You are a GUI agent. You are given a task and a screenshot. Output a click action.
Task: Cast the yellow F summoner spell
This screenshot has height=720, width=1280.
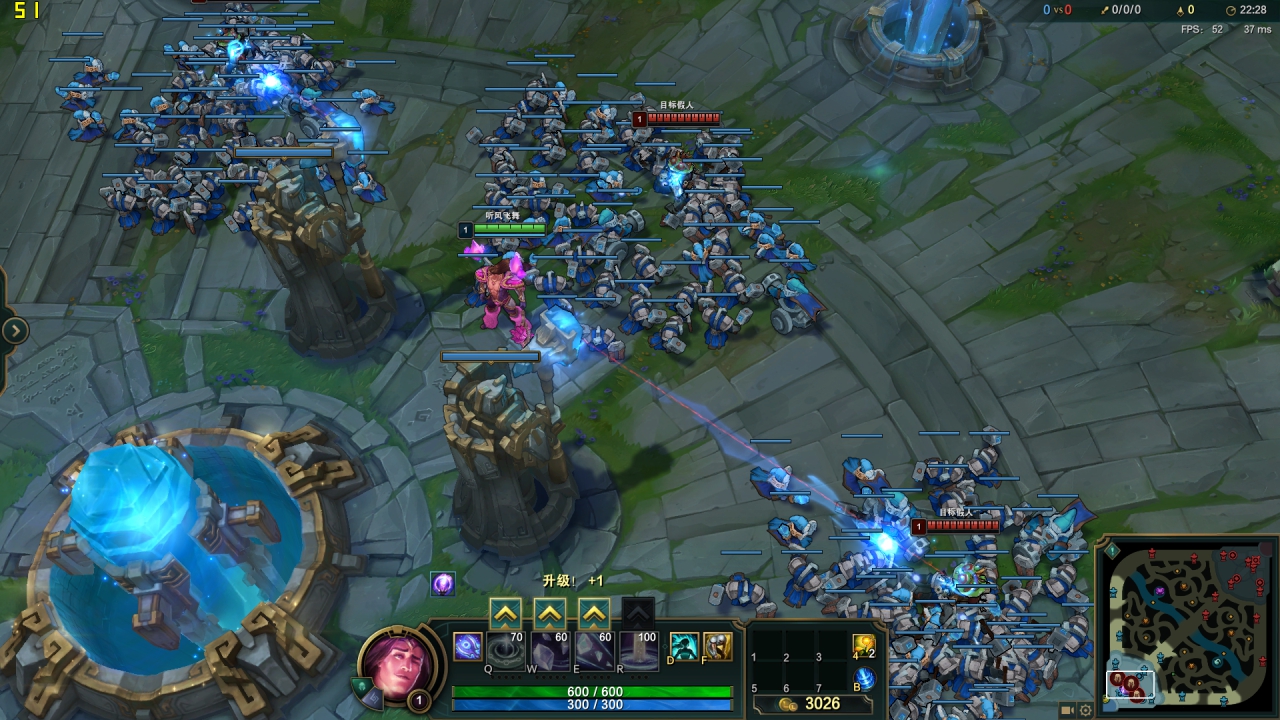point(717,646)
